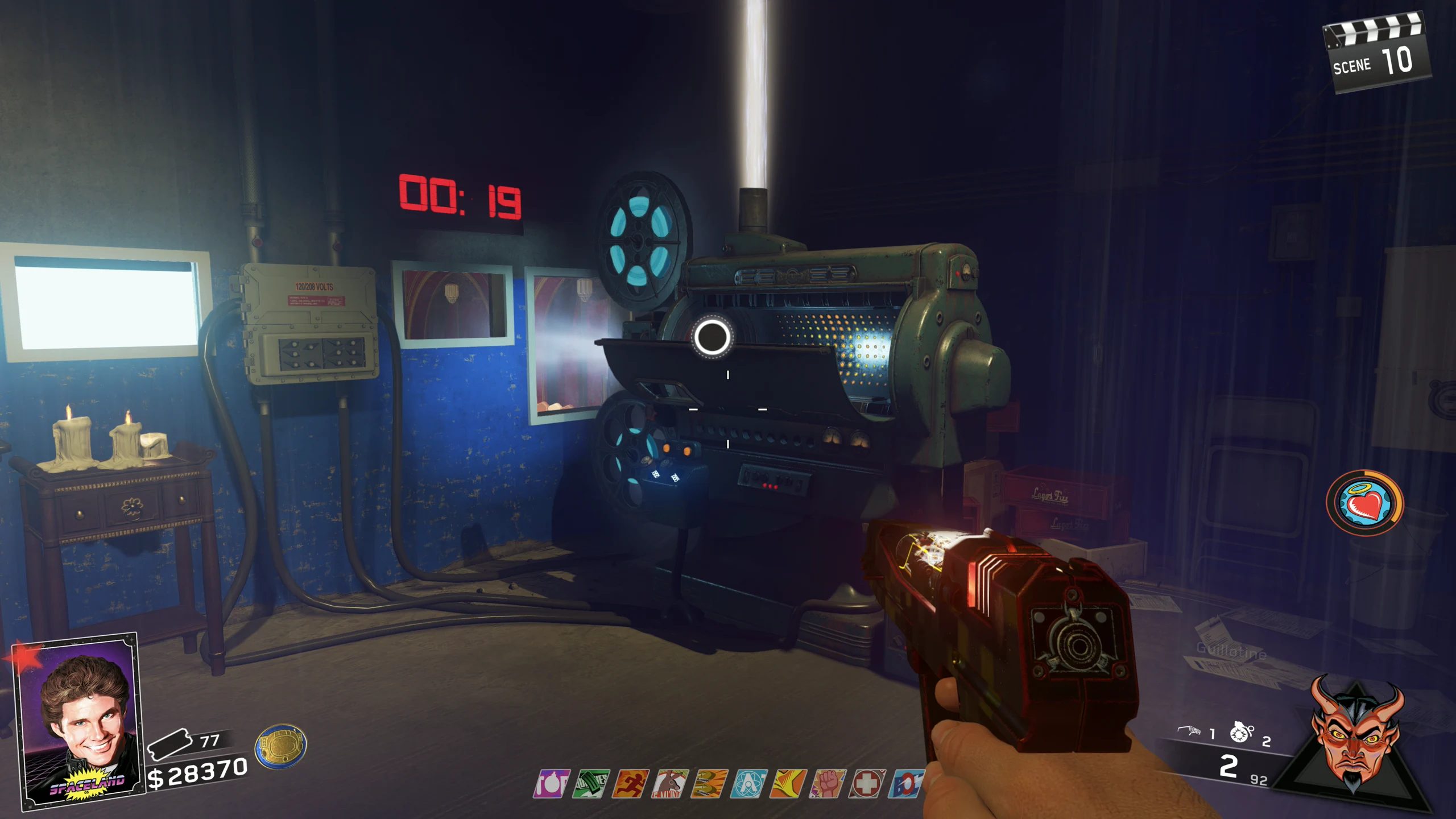Click the blue lightning bolt perk icon
1456x819 pixels.
[907, 784]
